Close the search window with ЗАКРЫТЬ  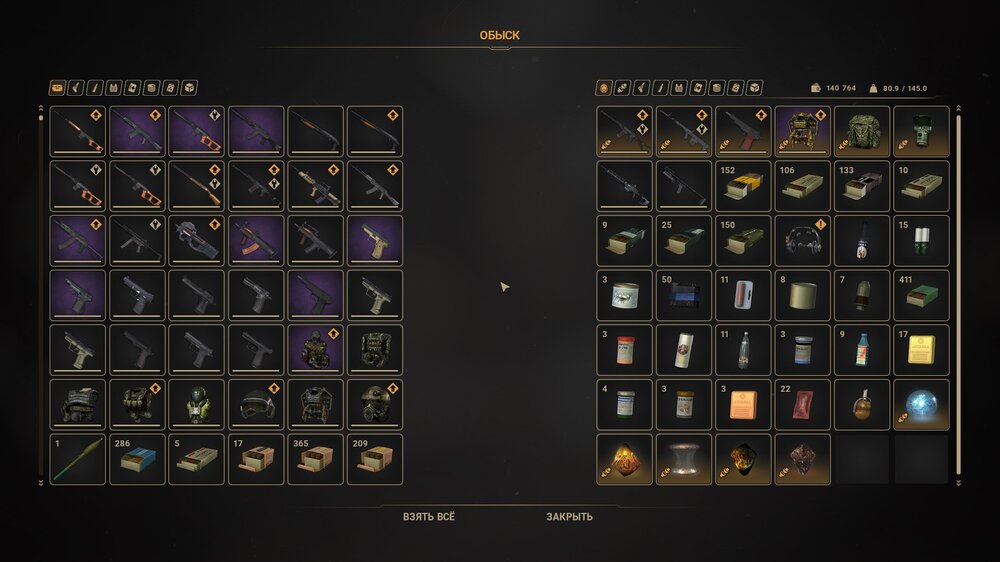569,517
